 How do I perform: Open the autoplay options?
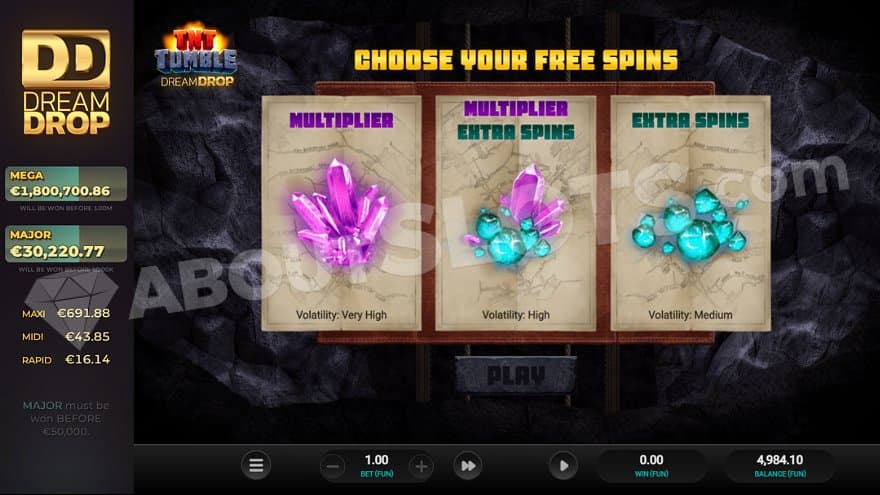click(563, 465)
